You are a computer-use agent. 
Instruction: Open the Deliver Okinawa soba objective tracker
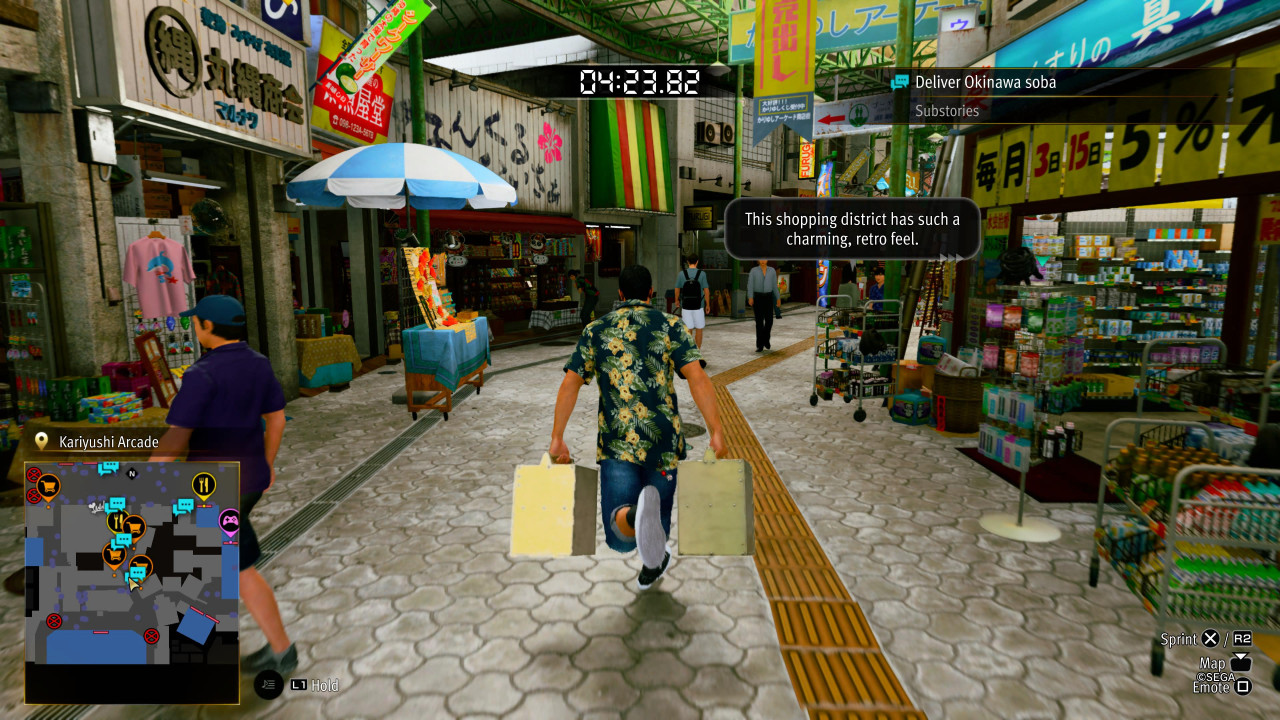[x=985, y=82]
